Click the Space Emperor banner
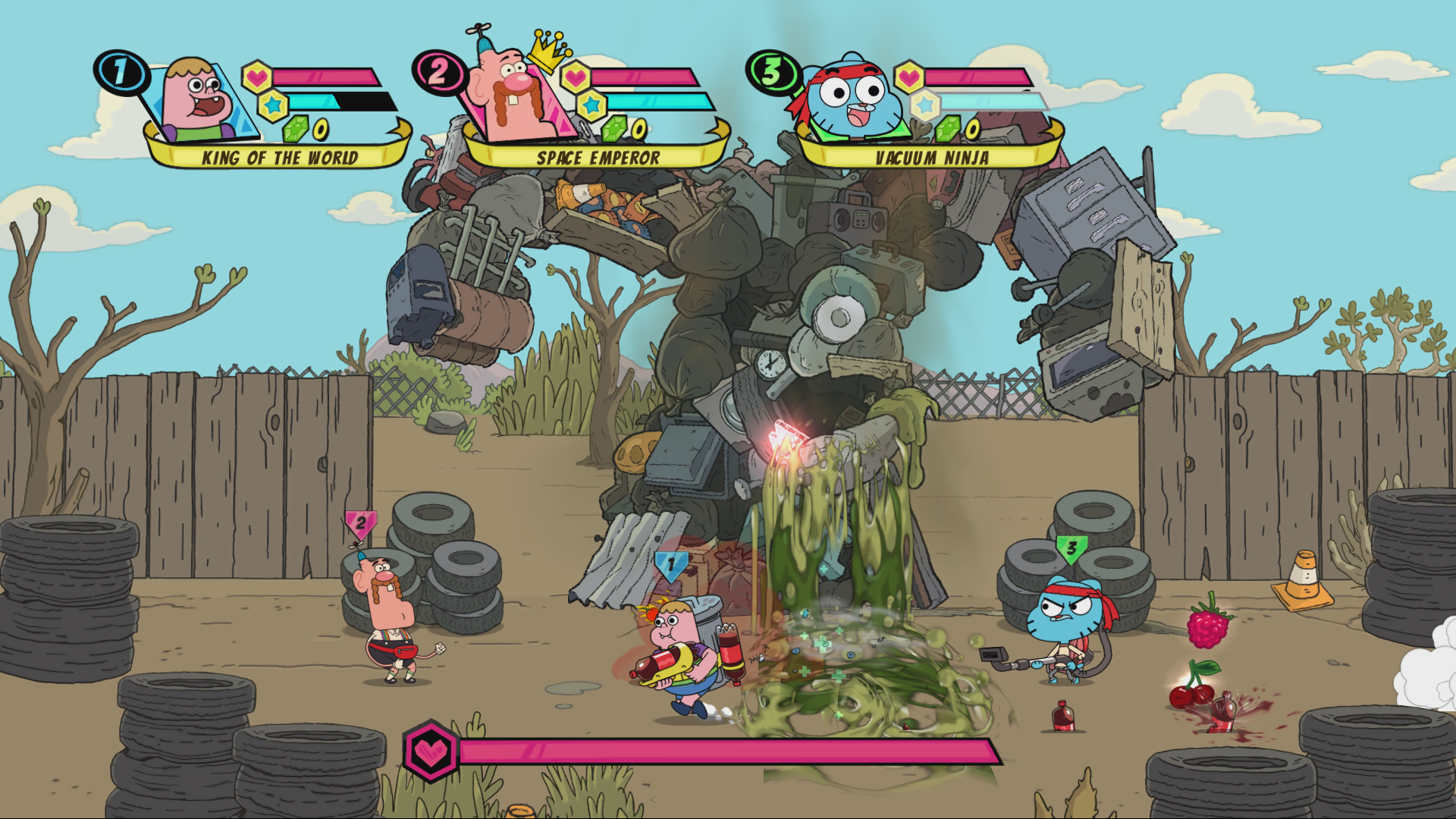Screen dimensions: 1456x819 click(x=598, y=158)
